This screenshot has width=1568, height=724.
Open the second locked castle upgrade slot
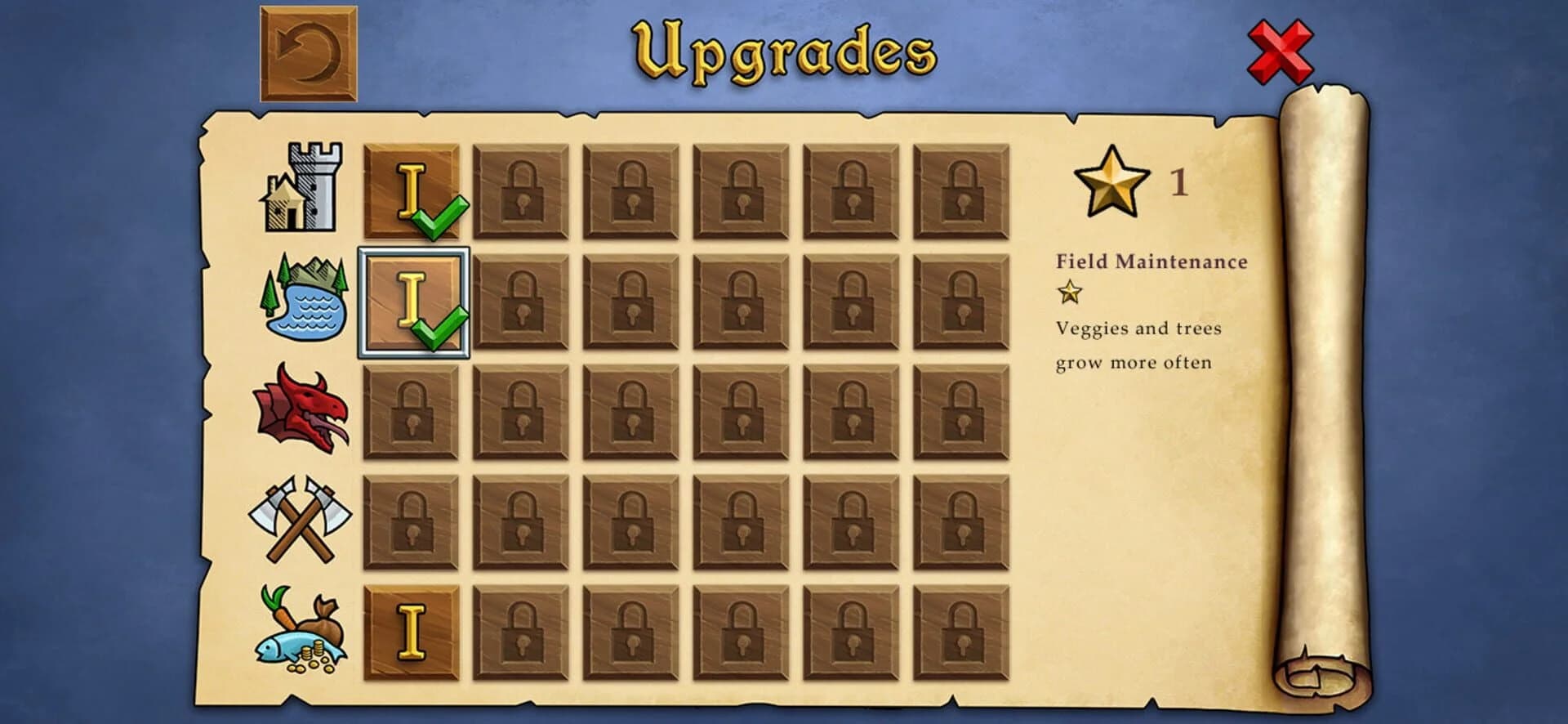(520, 192)
